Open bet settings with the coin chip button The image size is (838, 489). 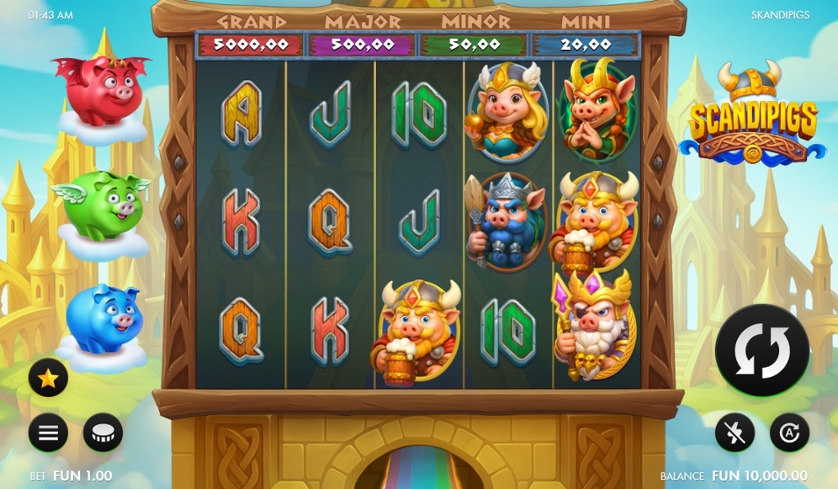coord(103,432)
